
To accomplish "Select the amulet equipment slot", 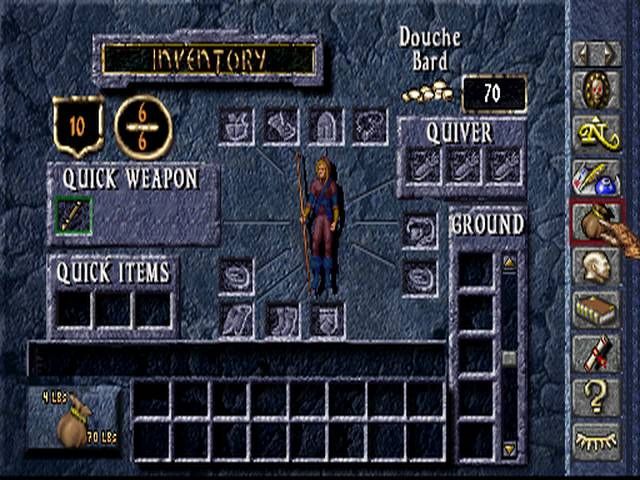I will pyautogui.click(x=369, y=127).
